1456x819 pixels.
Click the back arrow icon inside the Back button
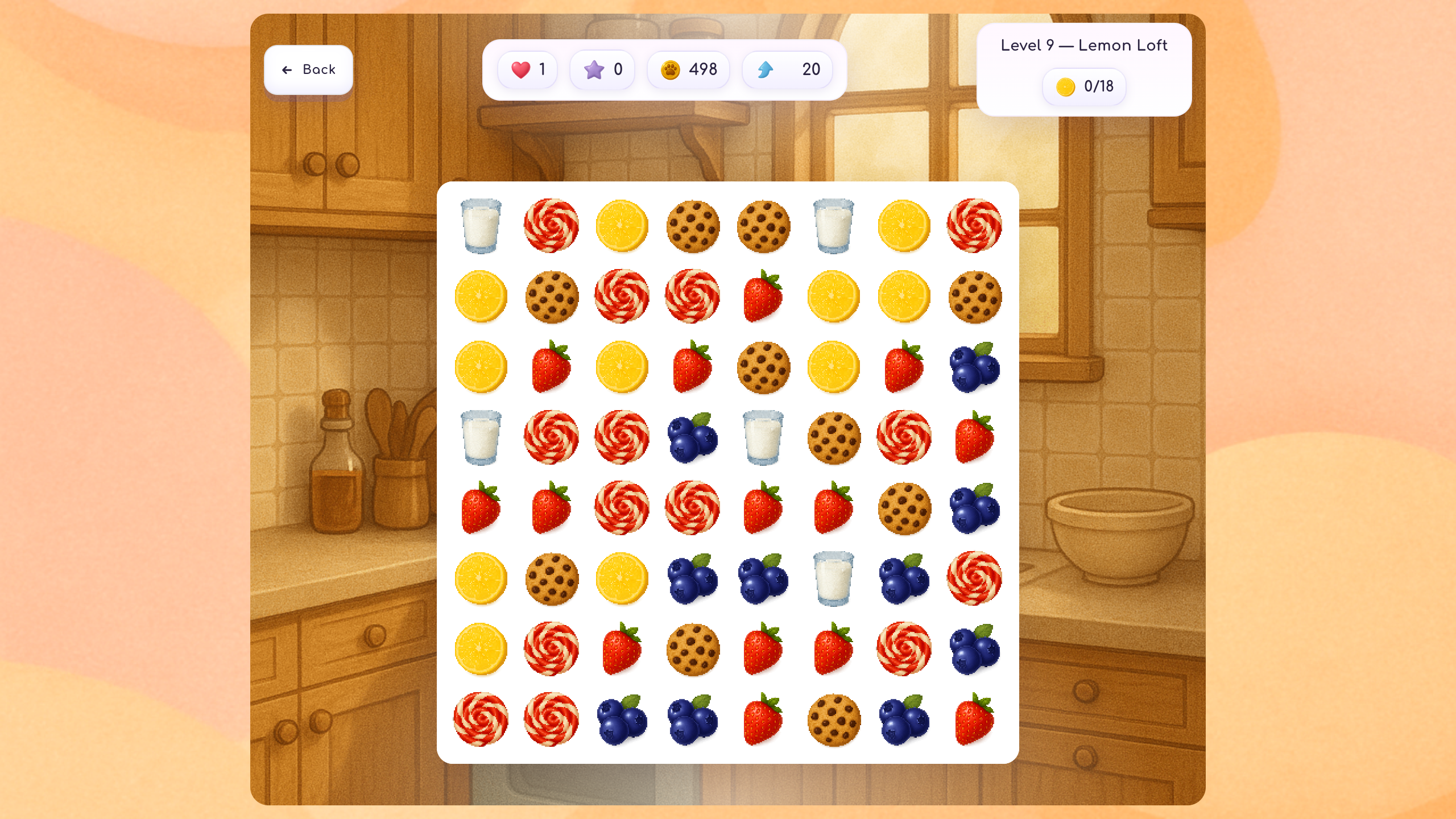pos(286,69)
